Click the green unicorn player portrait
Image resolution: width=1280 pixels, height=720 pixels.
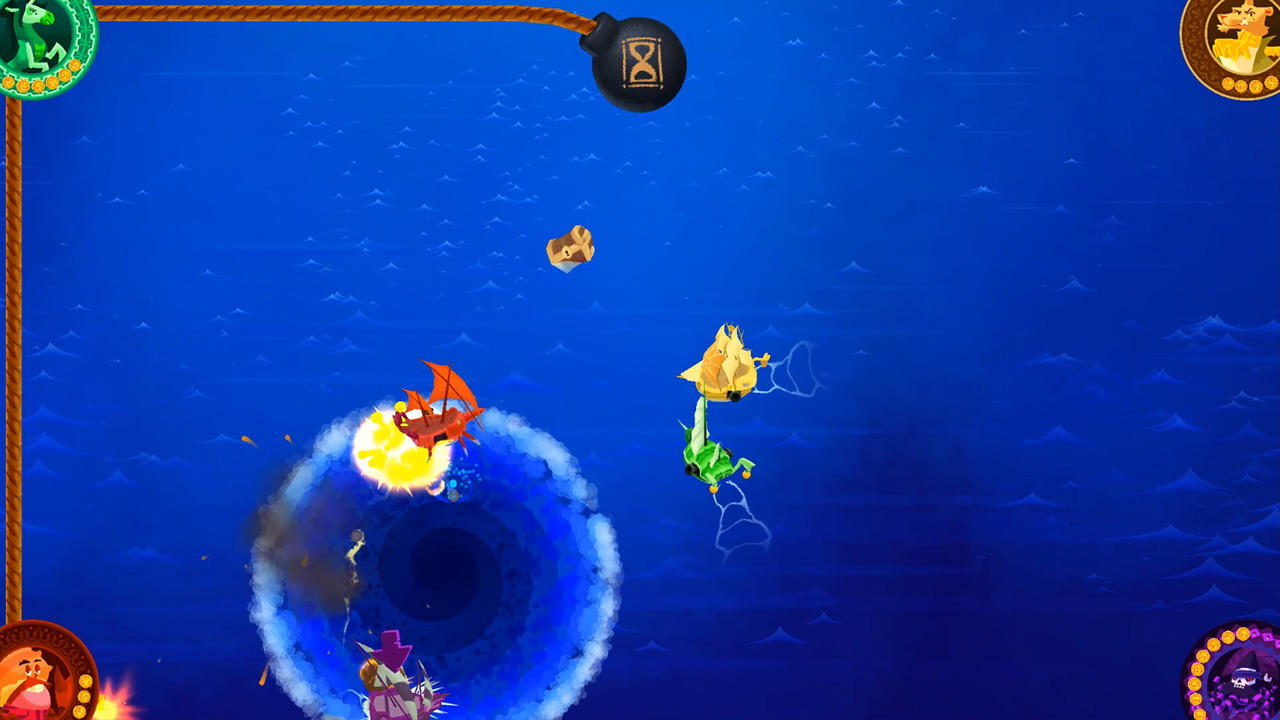point(35,35)
